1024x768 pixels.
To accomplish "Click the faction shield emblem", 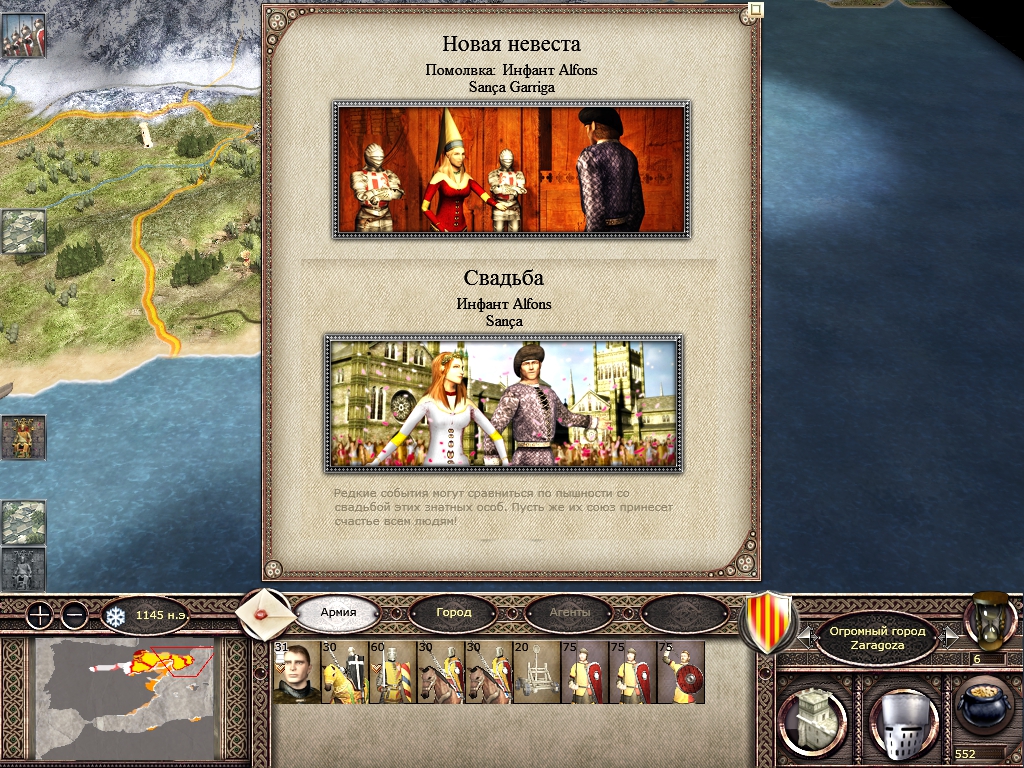I will [766, 620].
